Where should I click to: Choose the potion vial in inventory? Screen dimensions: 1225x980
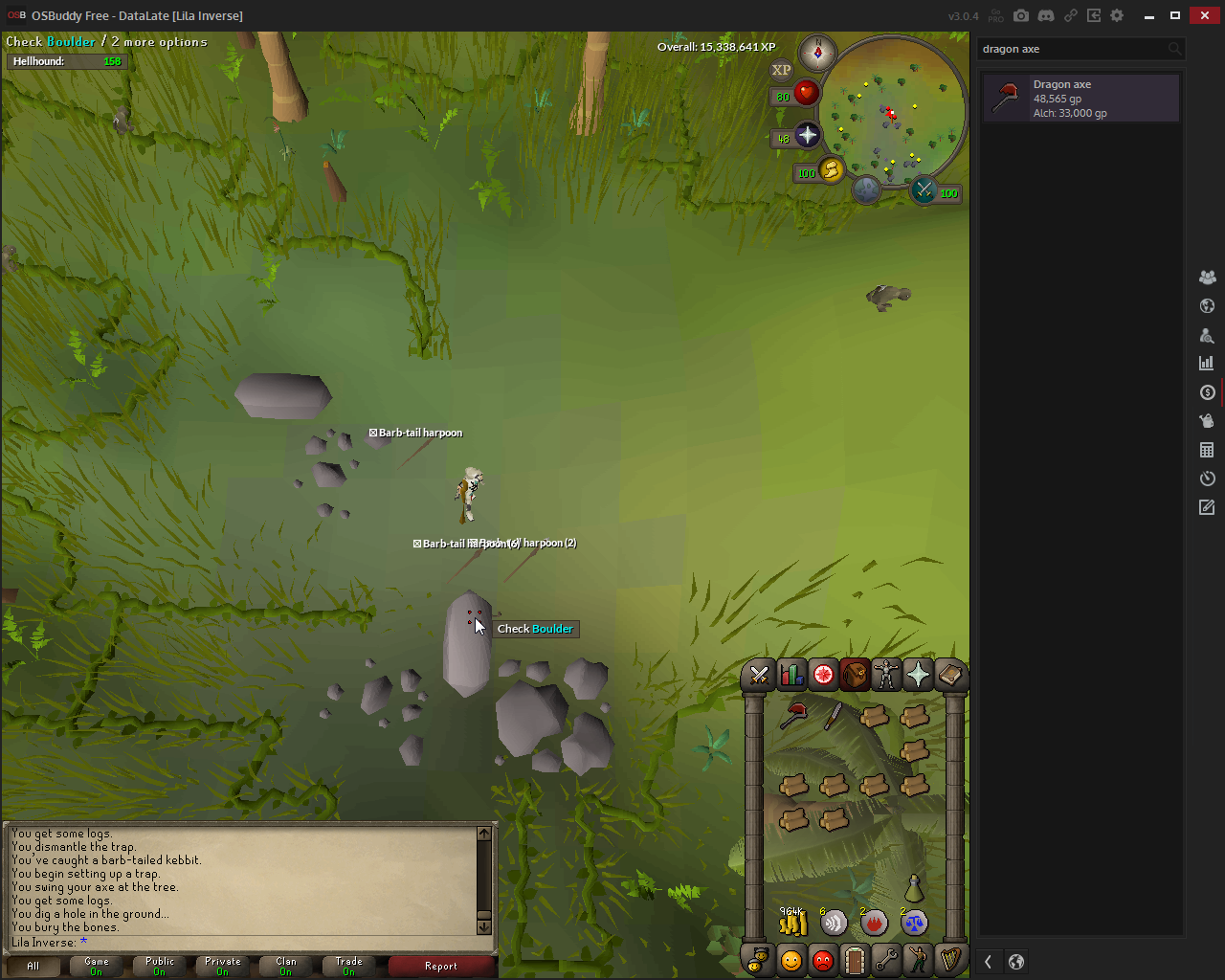click(x=914, y=887)
